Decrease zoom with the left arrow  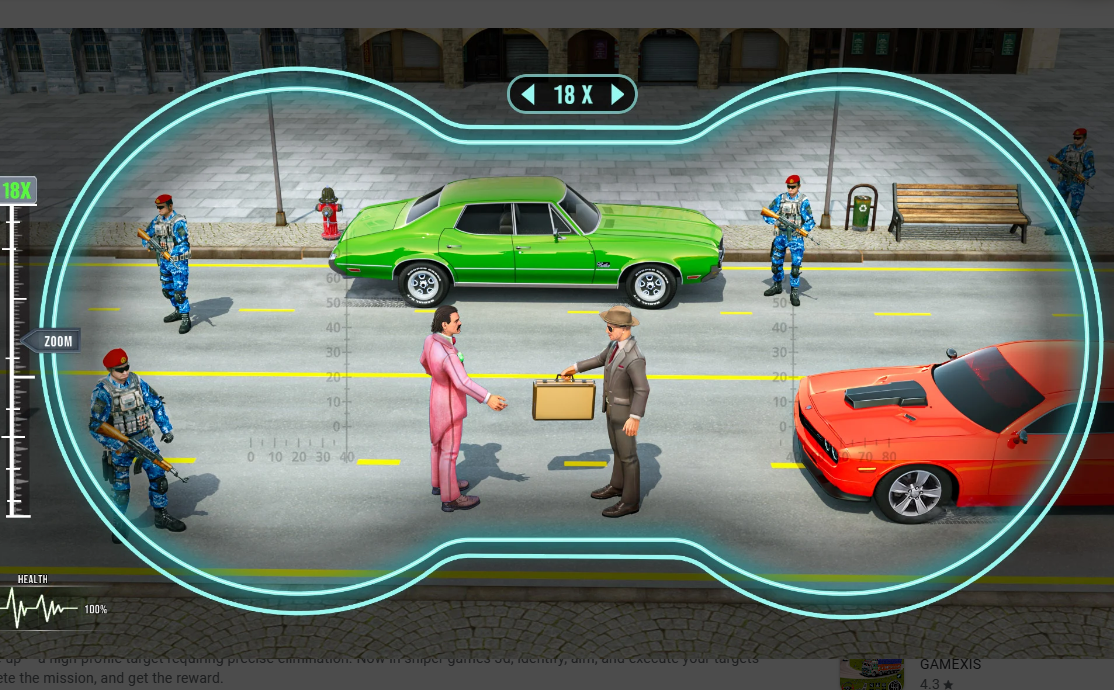coord(528,95)
